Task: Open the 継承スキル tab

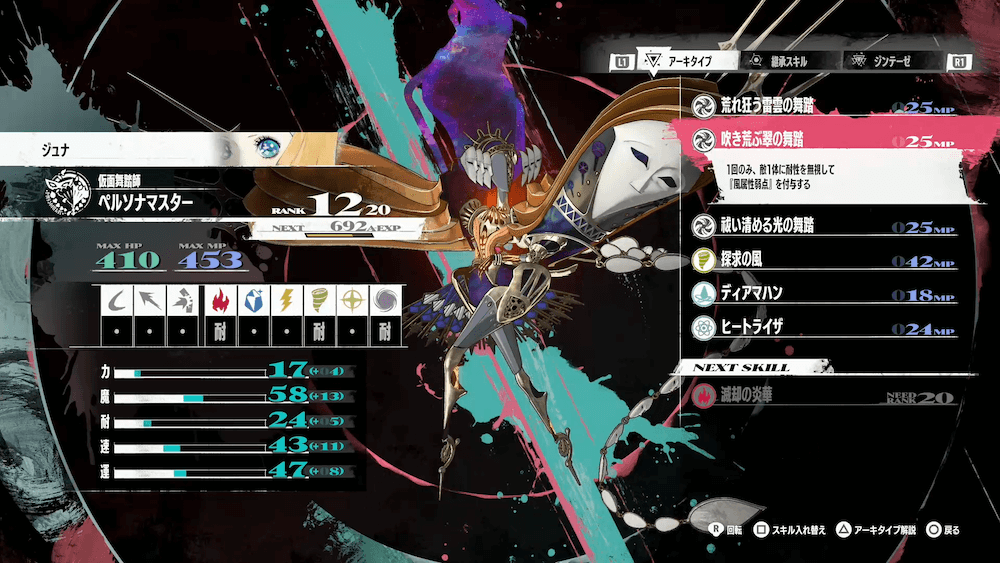Action: coord(782,62)
